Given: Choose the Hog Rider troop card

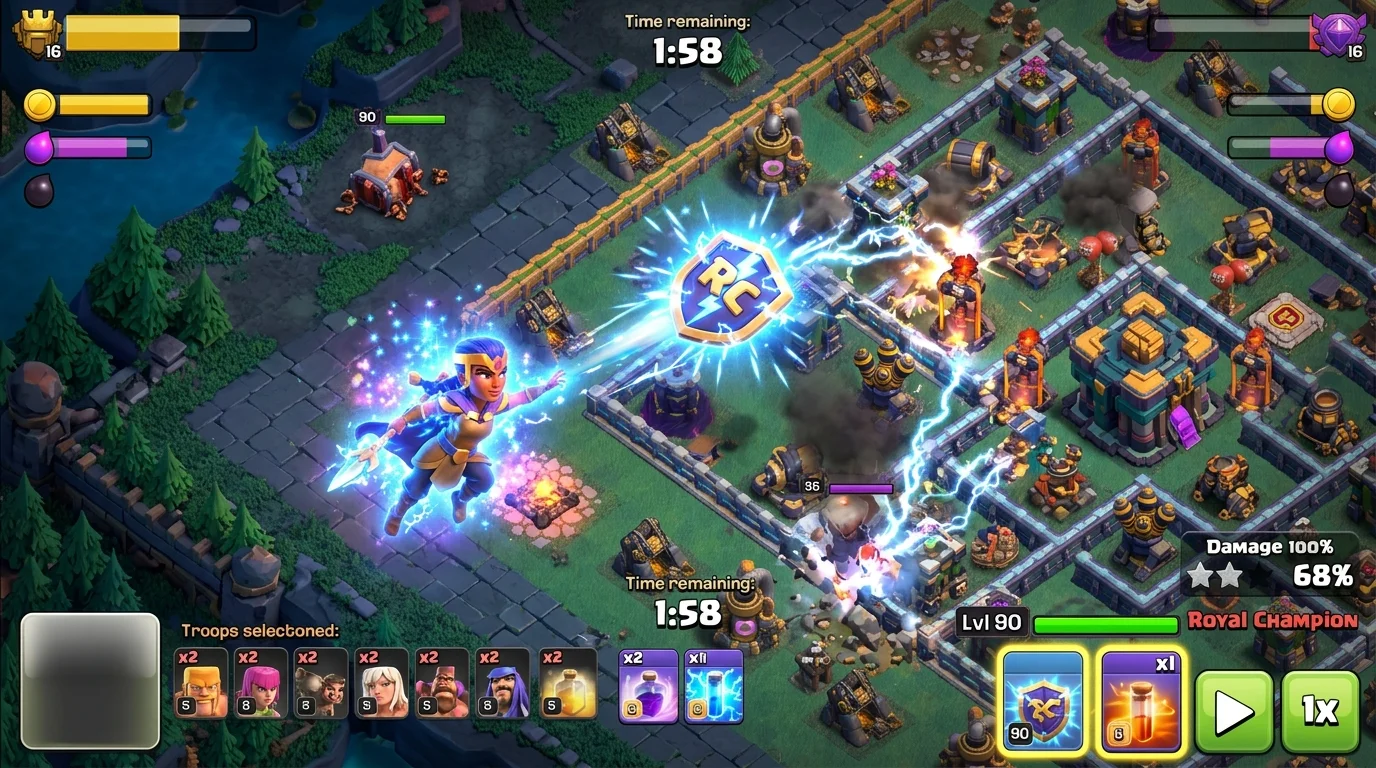Looking at the screenshot, I should click(321, 683).
